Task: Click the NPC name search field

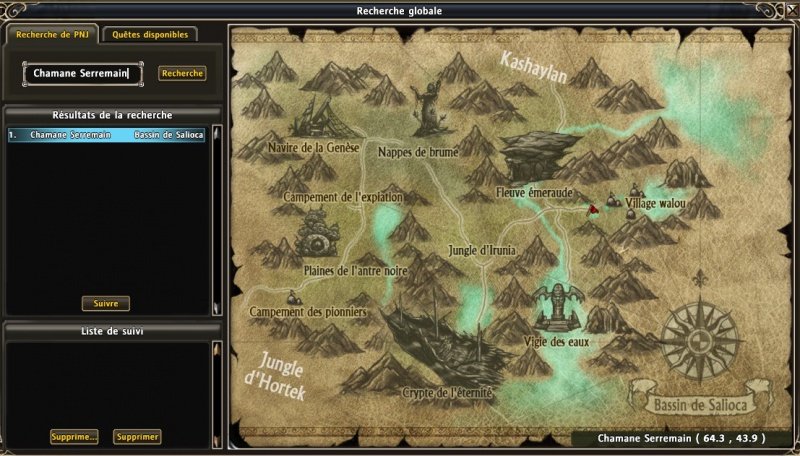Action: tap(84, 73)
